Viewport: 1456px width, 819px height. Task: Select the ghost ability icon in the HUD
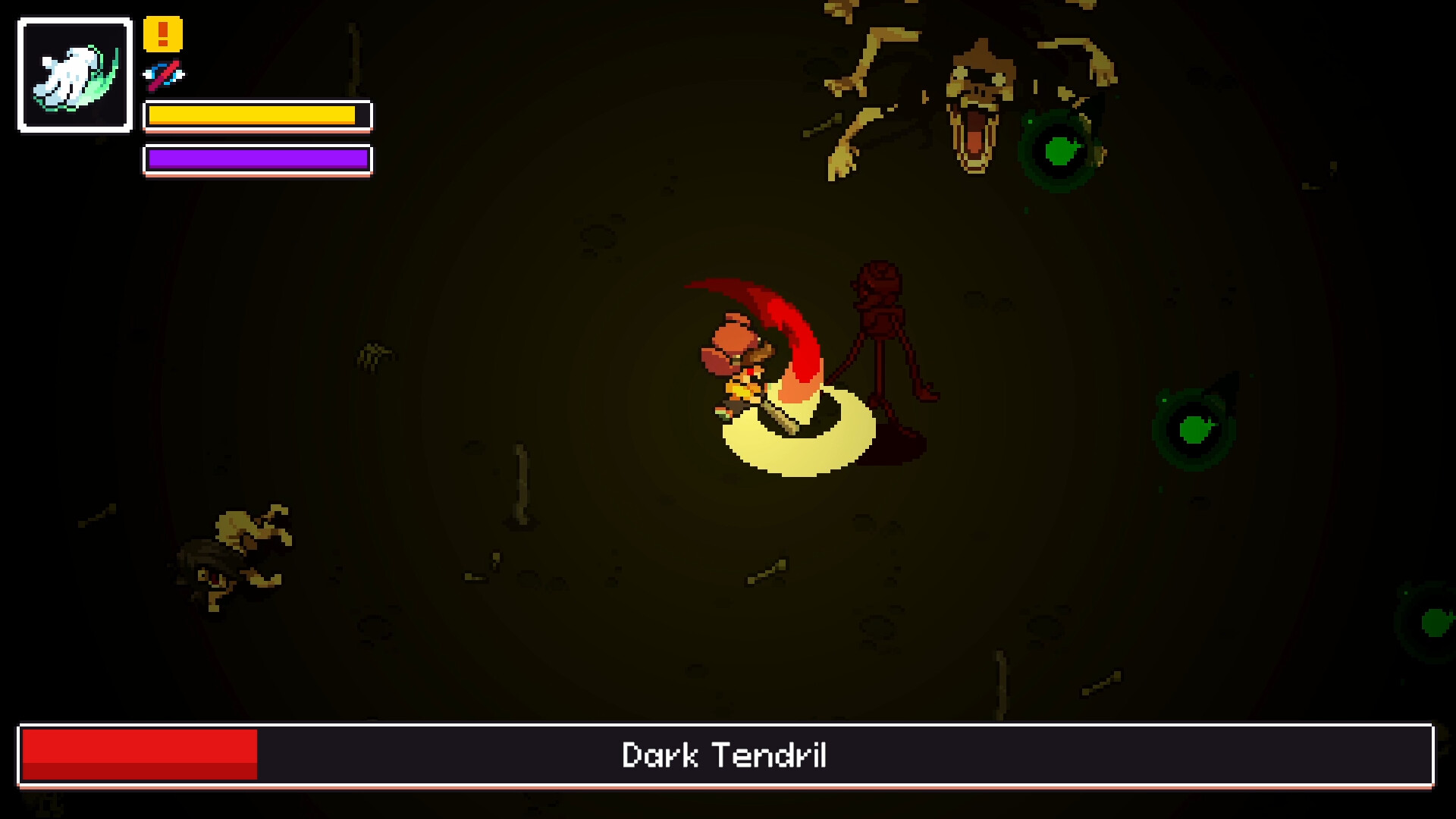[x=73, y=73]
